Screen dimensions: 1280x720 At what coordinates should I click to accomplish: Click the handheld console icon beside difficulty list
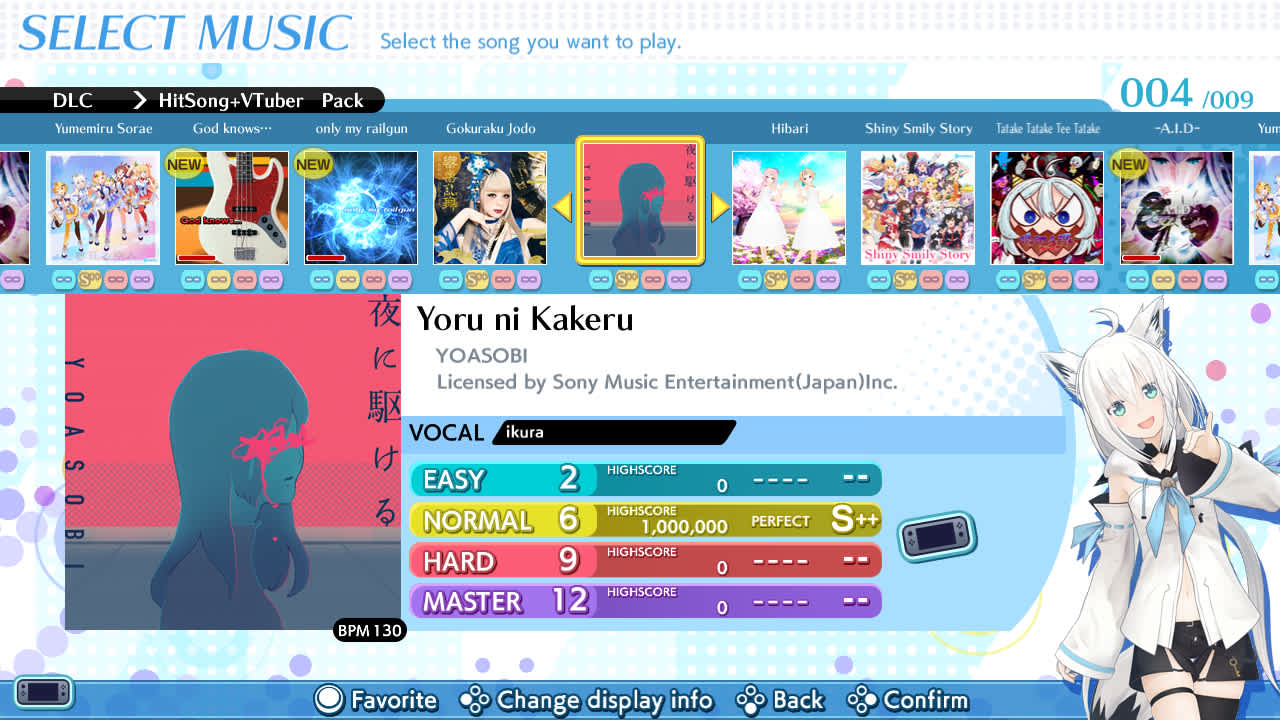pos(937,535)
